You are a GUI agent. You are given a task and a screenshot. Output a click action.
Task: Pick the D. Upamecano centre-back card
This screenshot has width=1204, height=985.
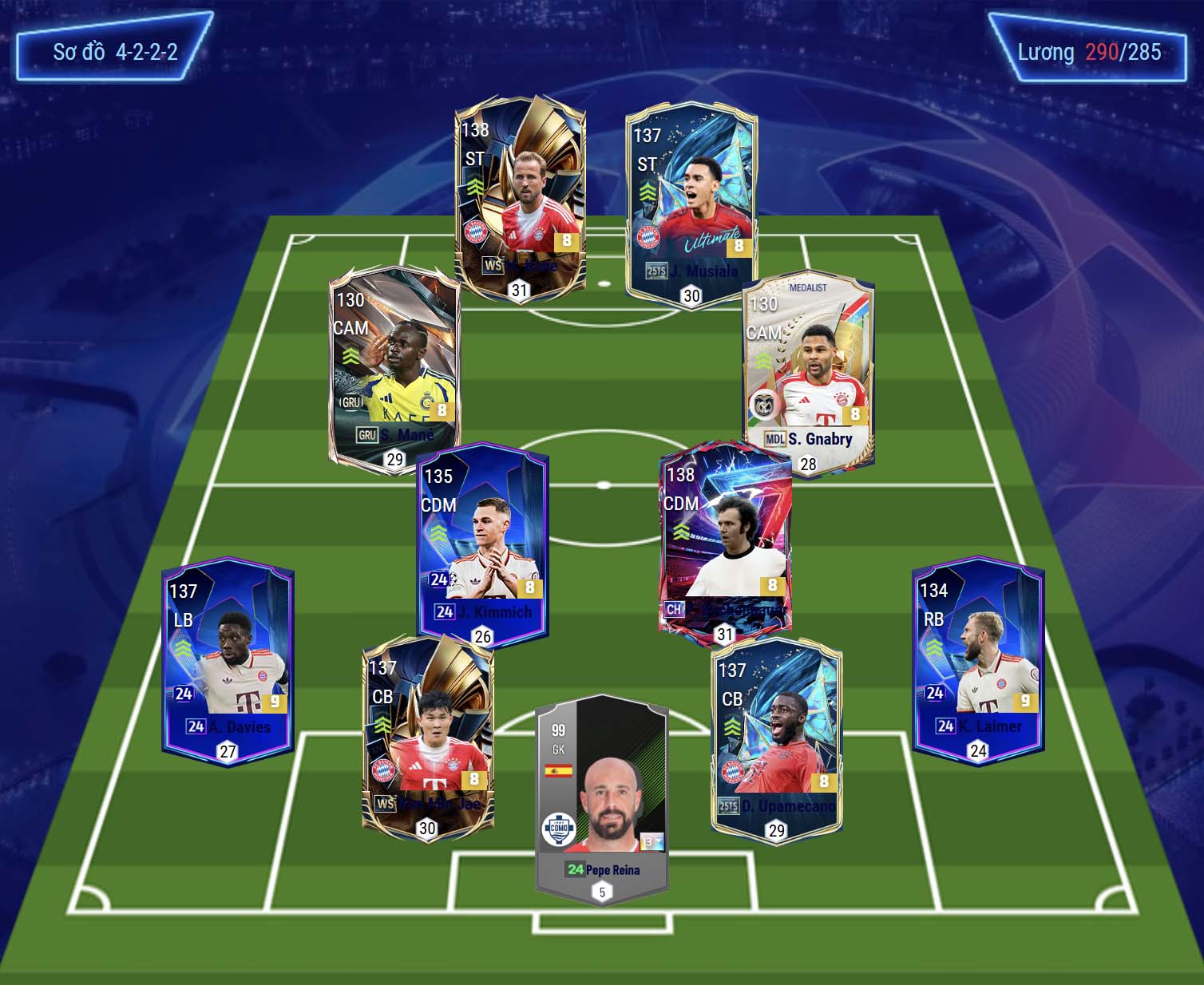point(776,738)
